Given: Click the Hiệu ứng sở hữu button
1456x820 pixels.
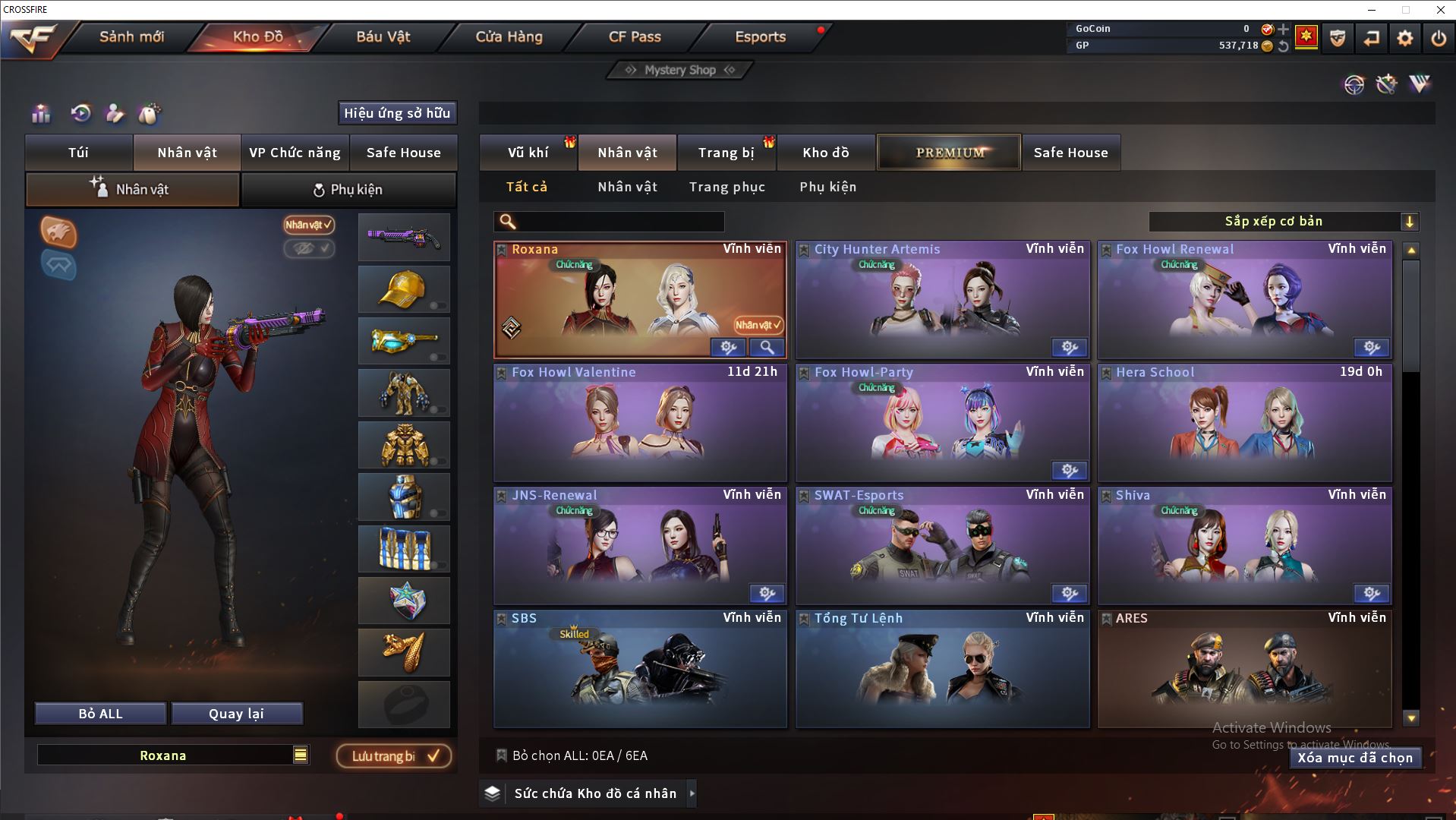Looking at the screenshot, I should [x=397, y=113].
